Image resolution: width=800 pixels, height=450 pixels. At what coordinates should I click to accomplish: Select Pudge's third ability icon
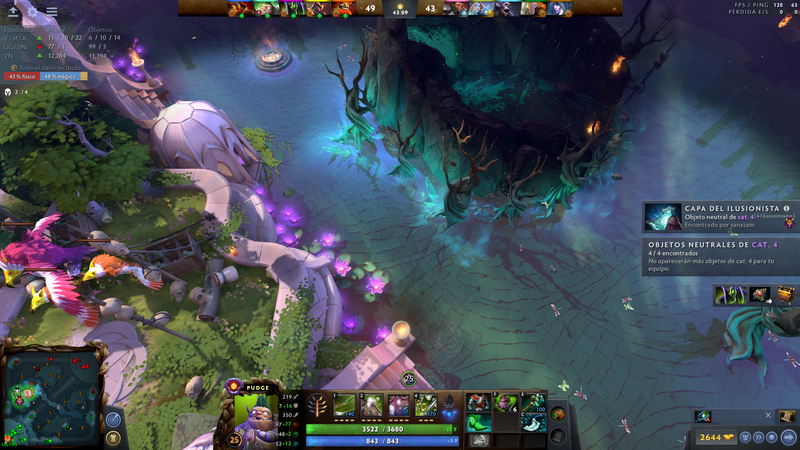coord(399,405)
